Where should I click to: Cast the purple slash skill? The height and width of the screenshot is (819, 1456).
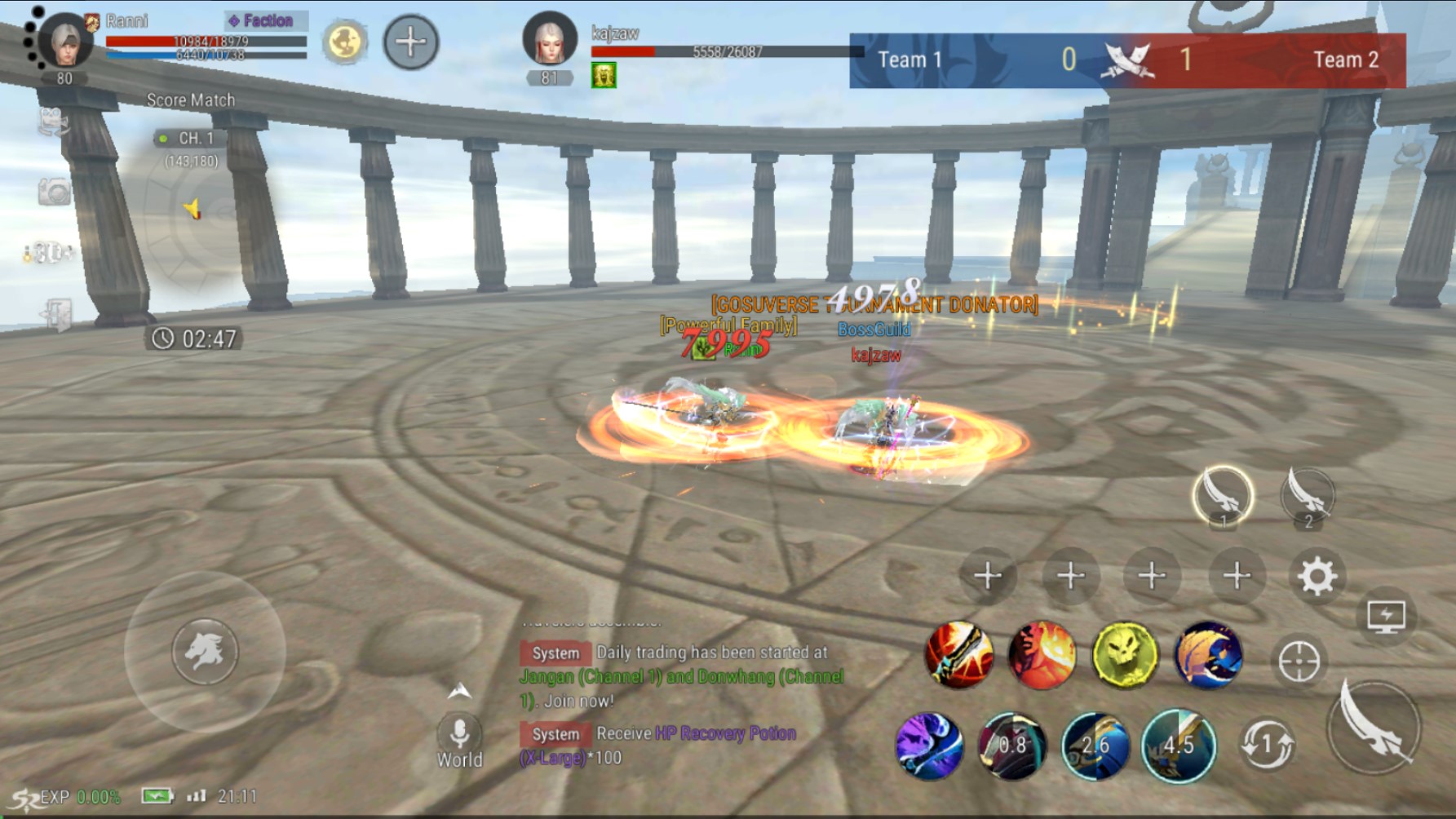click(929, 746)
